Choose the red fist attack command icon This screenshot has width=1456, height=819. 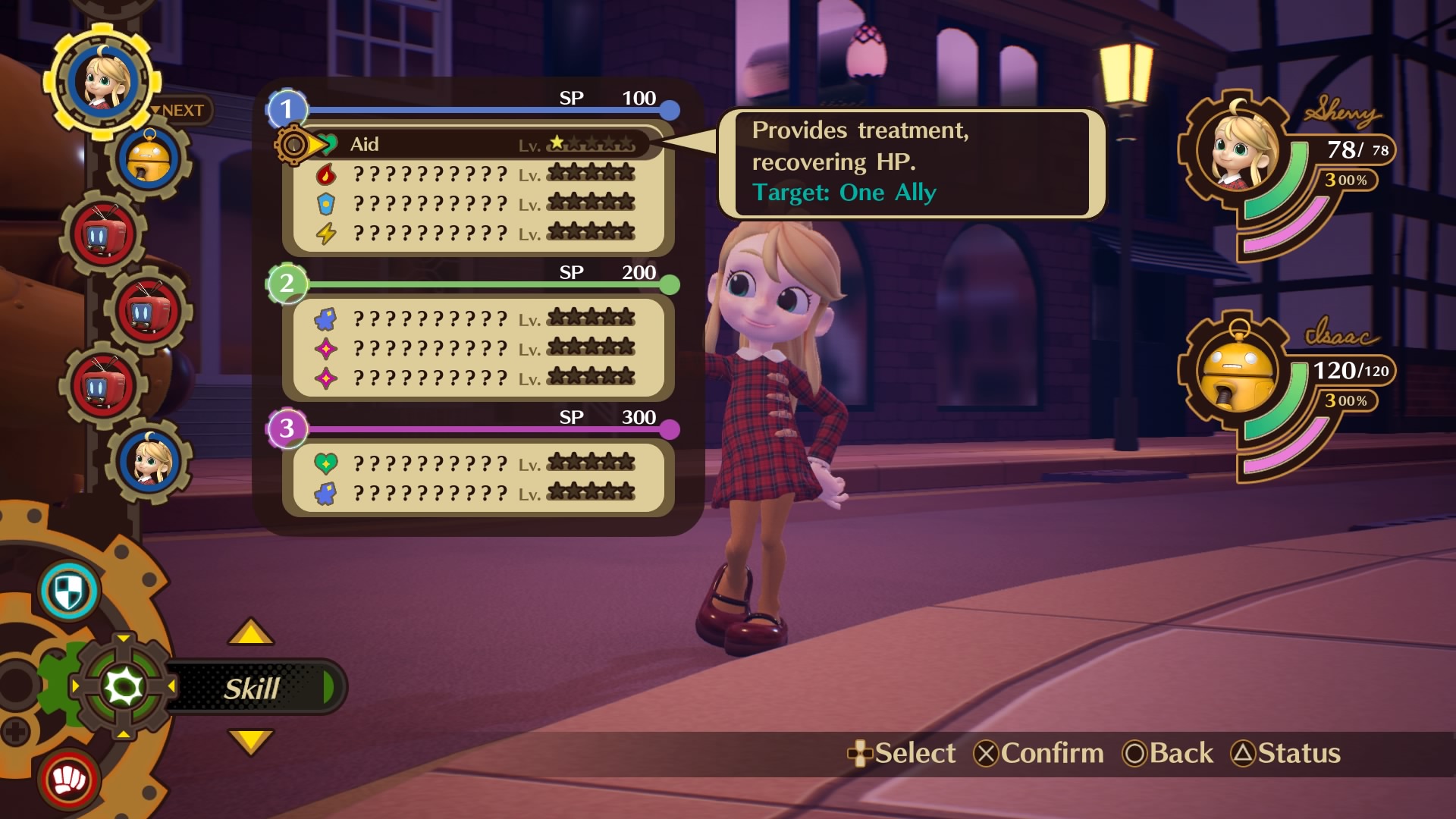click(x=68, y=780)
